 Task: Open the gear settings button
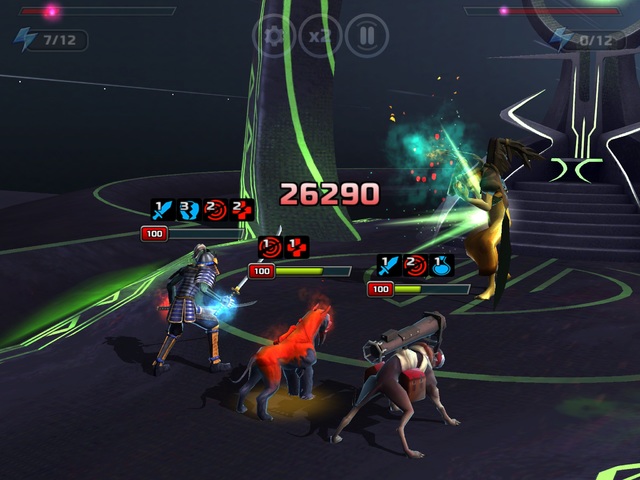coord(273,37)
